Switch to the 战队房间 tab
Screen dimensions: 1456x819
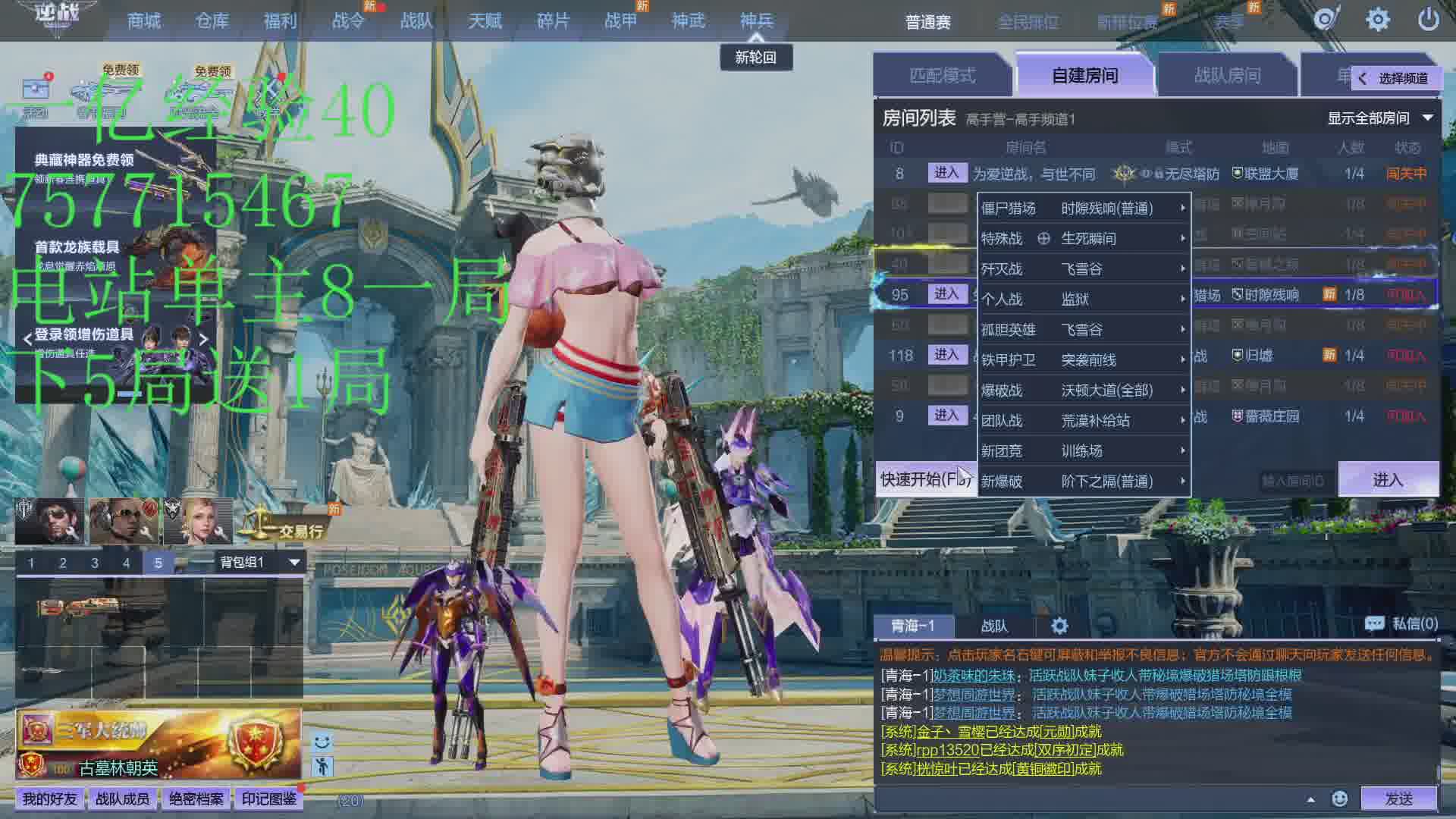[x=1227, y=75]
